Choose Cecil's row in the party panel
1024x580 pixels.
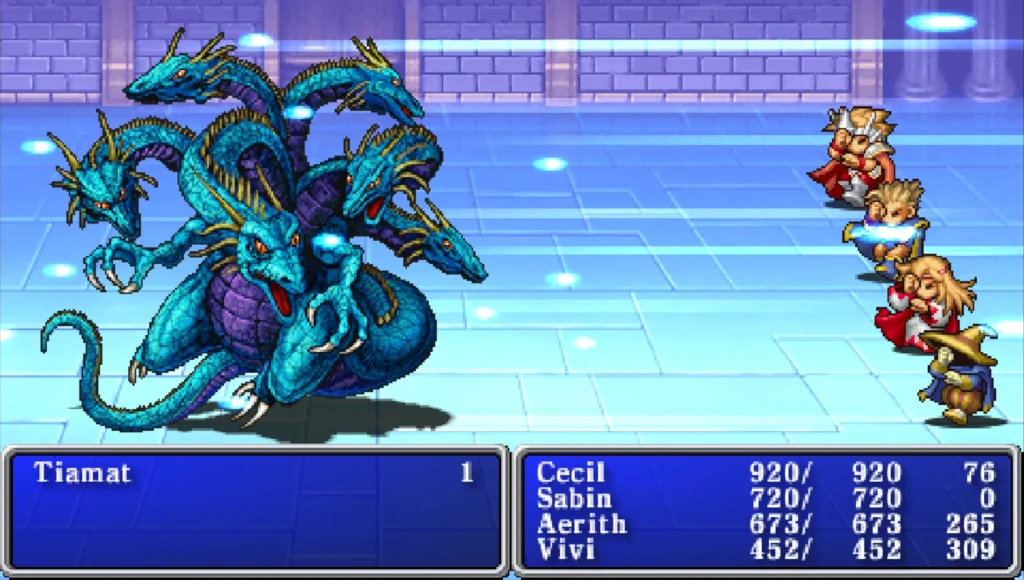[x=572, y=473]
